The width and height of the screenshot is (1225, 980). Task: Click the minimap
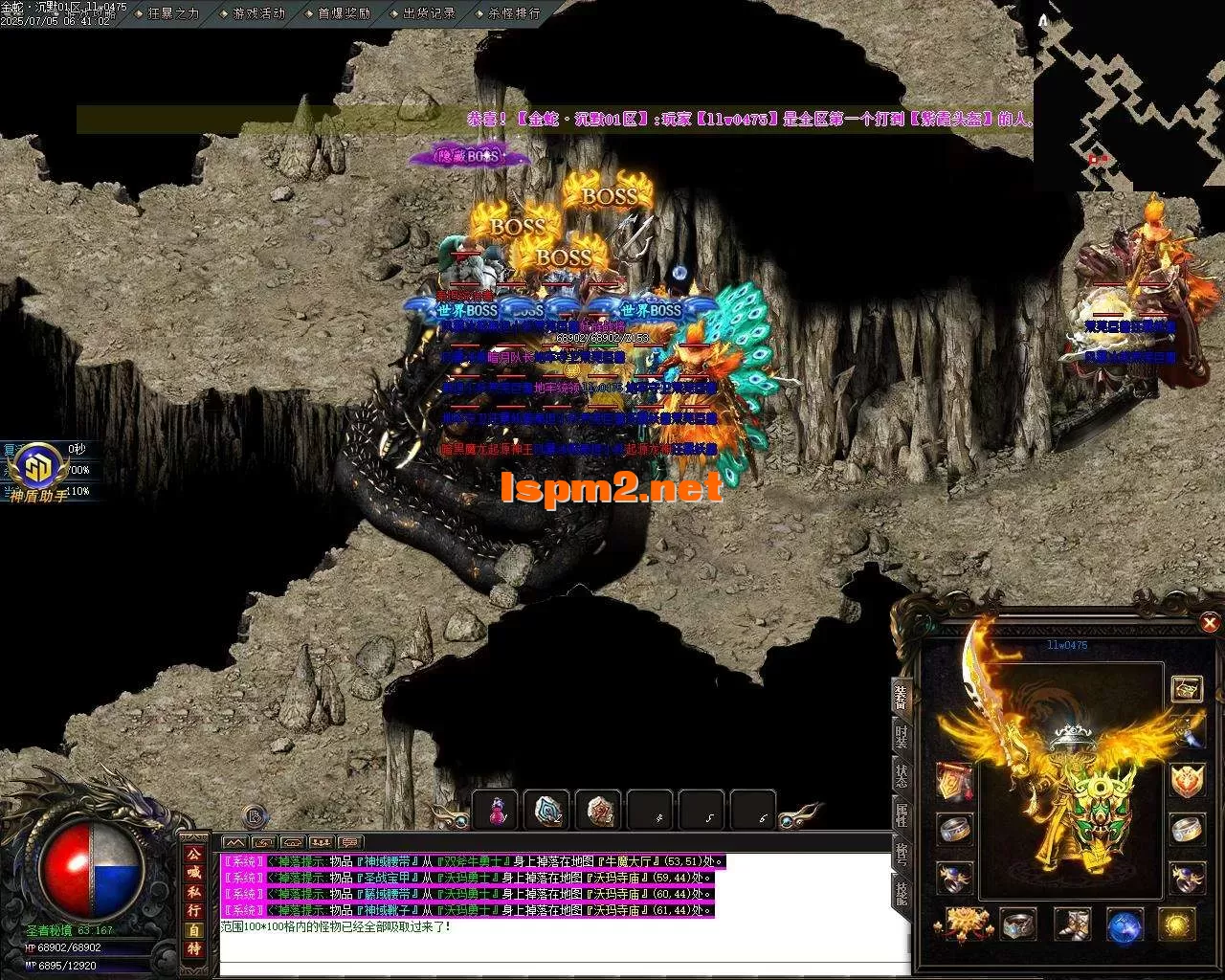[x=1129, y=96]
